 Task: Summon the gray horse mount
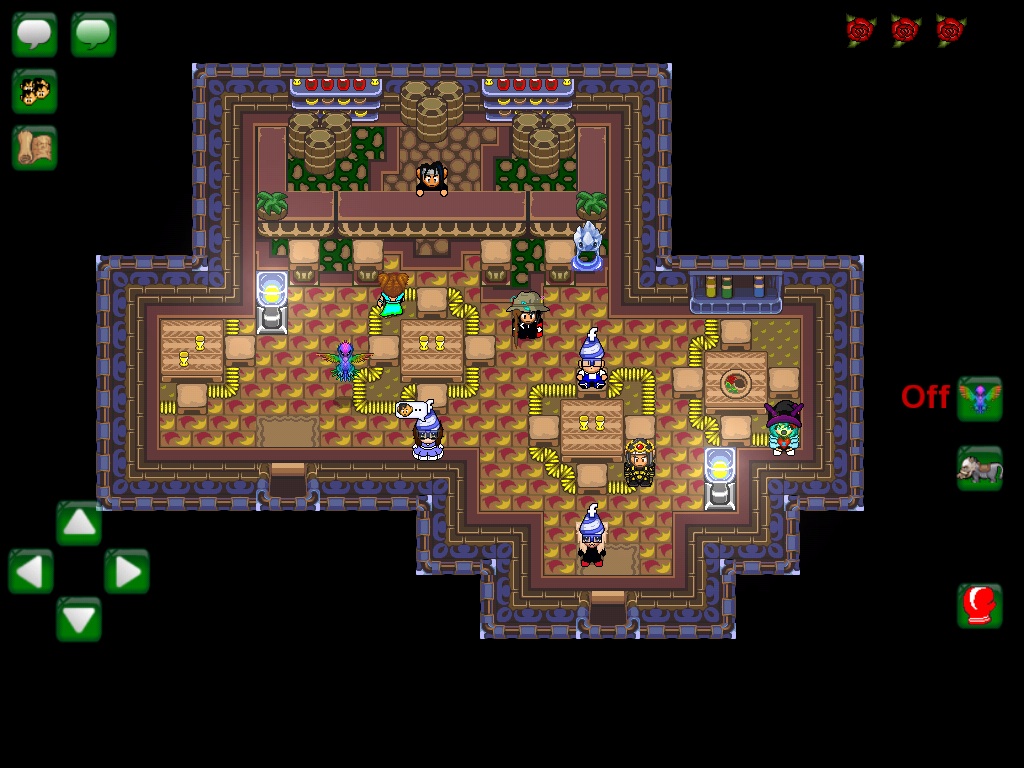point(979,468)
